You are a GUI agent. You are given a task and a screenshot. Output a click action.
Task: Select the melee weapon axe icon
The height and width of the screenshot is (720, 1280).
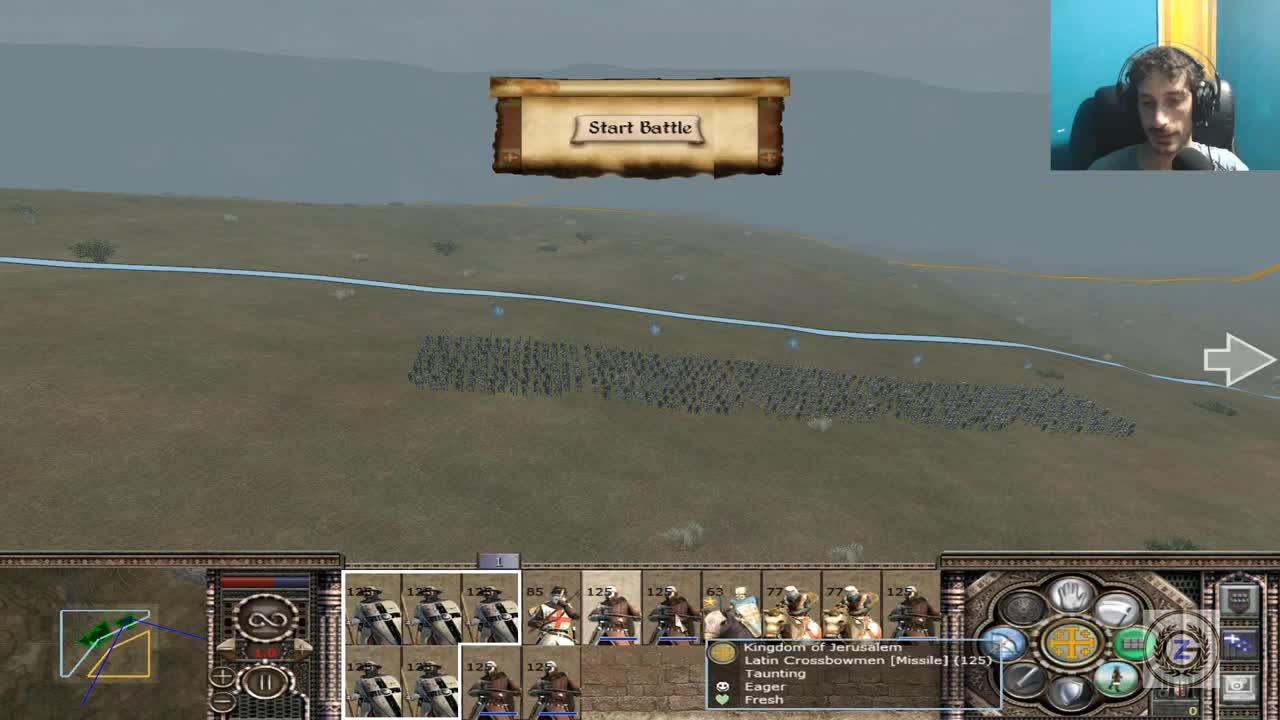pos(1115,610)
